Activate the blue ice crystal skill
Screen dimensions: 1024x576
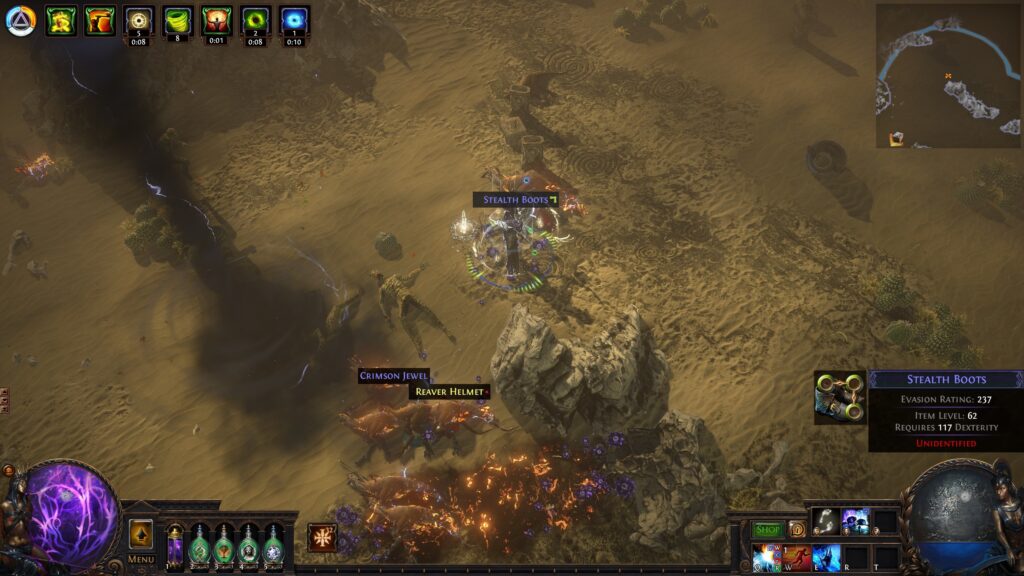pyautogui.click(x=826, y=557)
